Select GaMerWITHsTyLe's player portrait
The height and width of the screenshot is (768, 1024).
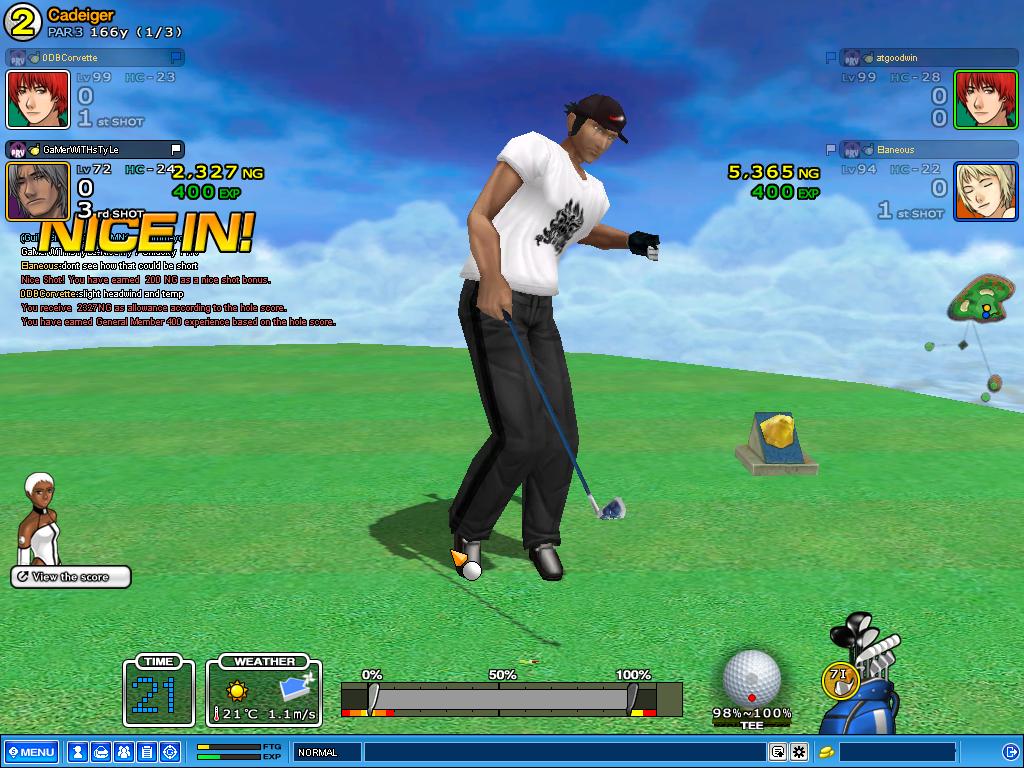(x=38, y=191)
